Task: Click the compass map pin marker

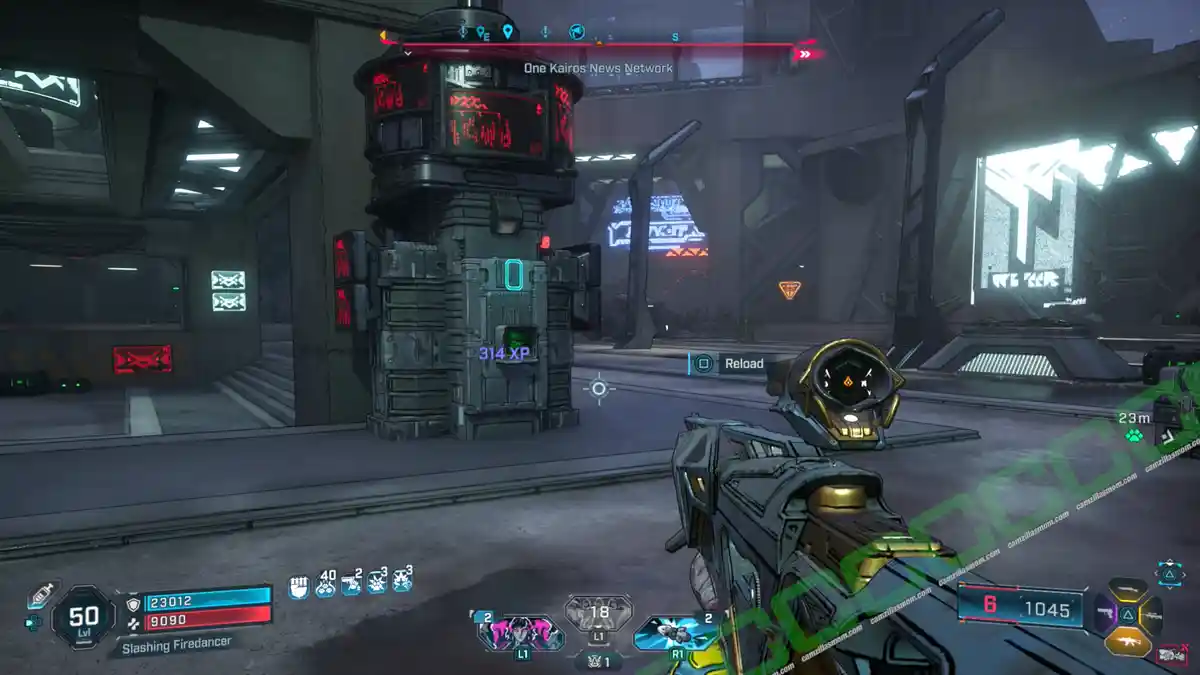Action: 508,32
